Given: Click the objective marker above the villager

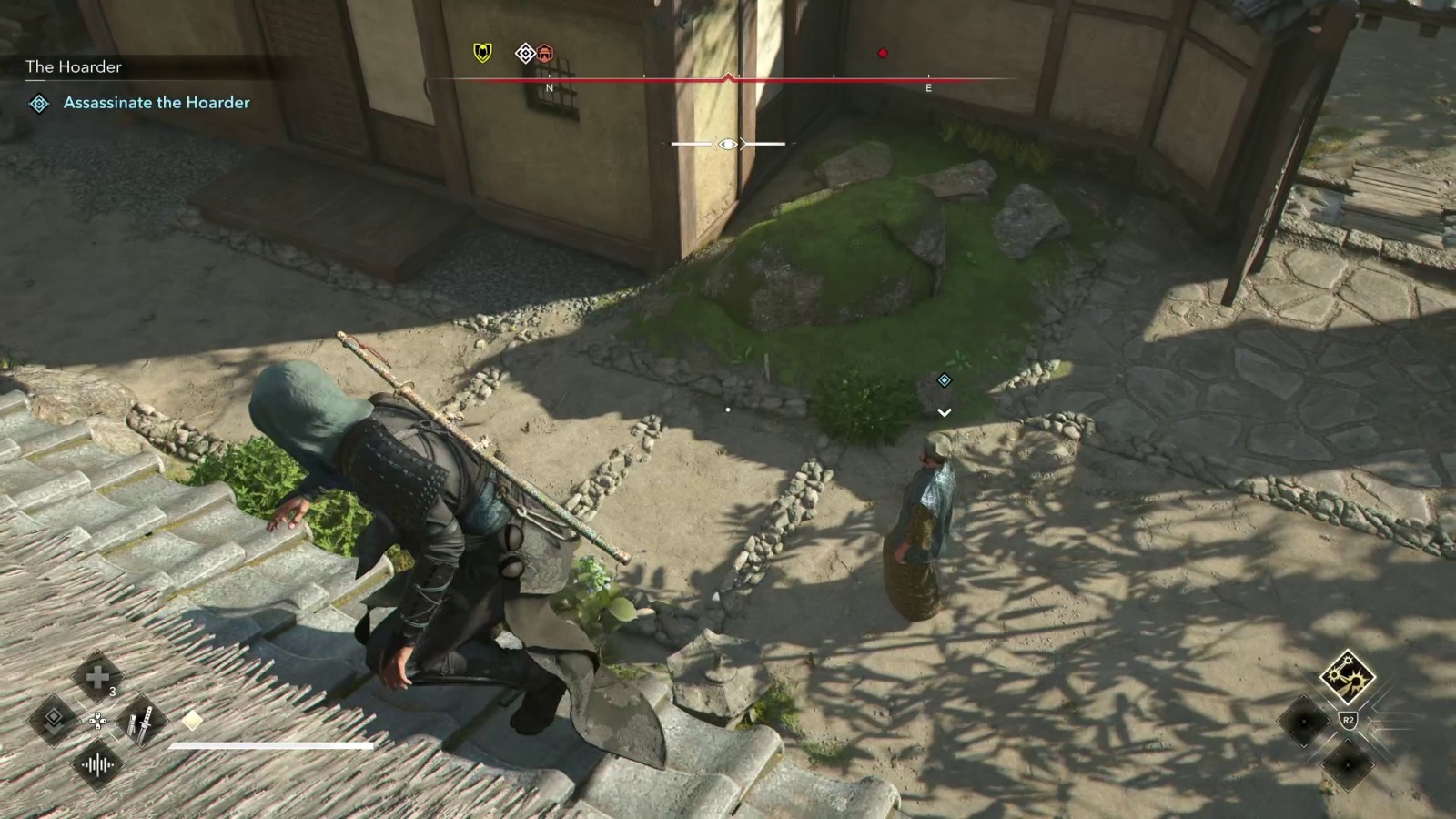Looking at the screenshot, I should pyautogui.click(x=944, y=382).
